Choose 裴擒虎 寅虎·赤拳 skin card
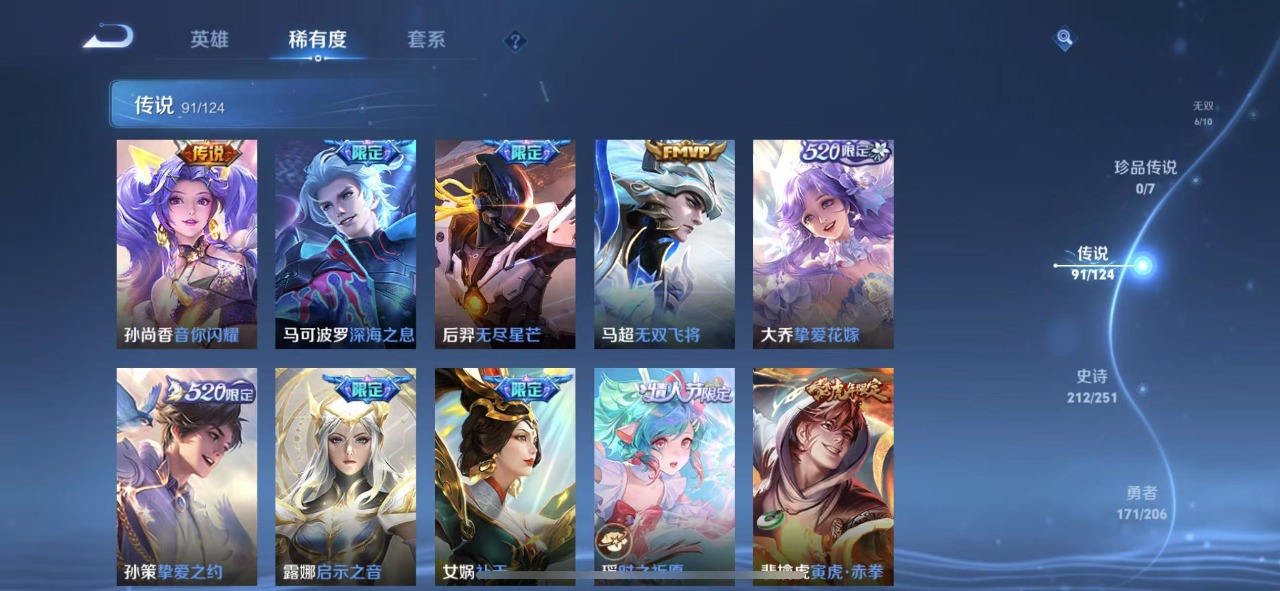1280x591 pixels. 823,475
